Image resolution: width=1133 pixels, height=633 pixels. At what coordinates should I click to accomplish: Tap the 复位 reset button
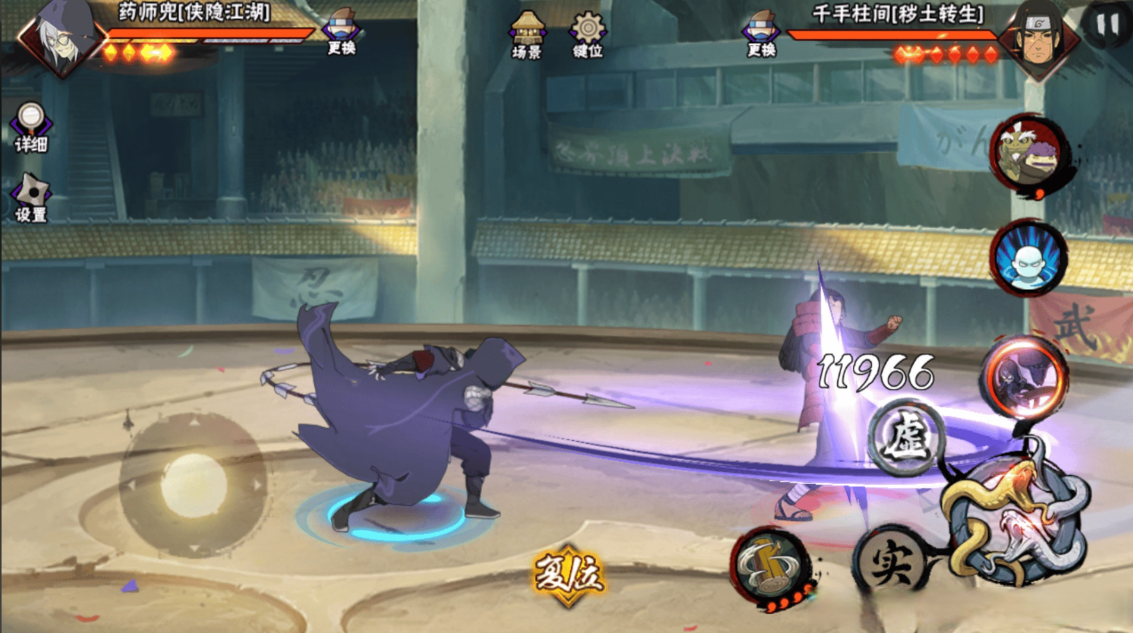[x=568, y=575]
